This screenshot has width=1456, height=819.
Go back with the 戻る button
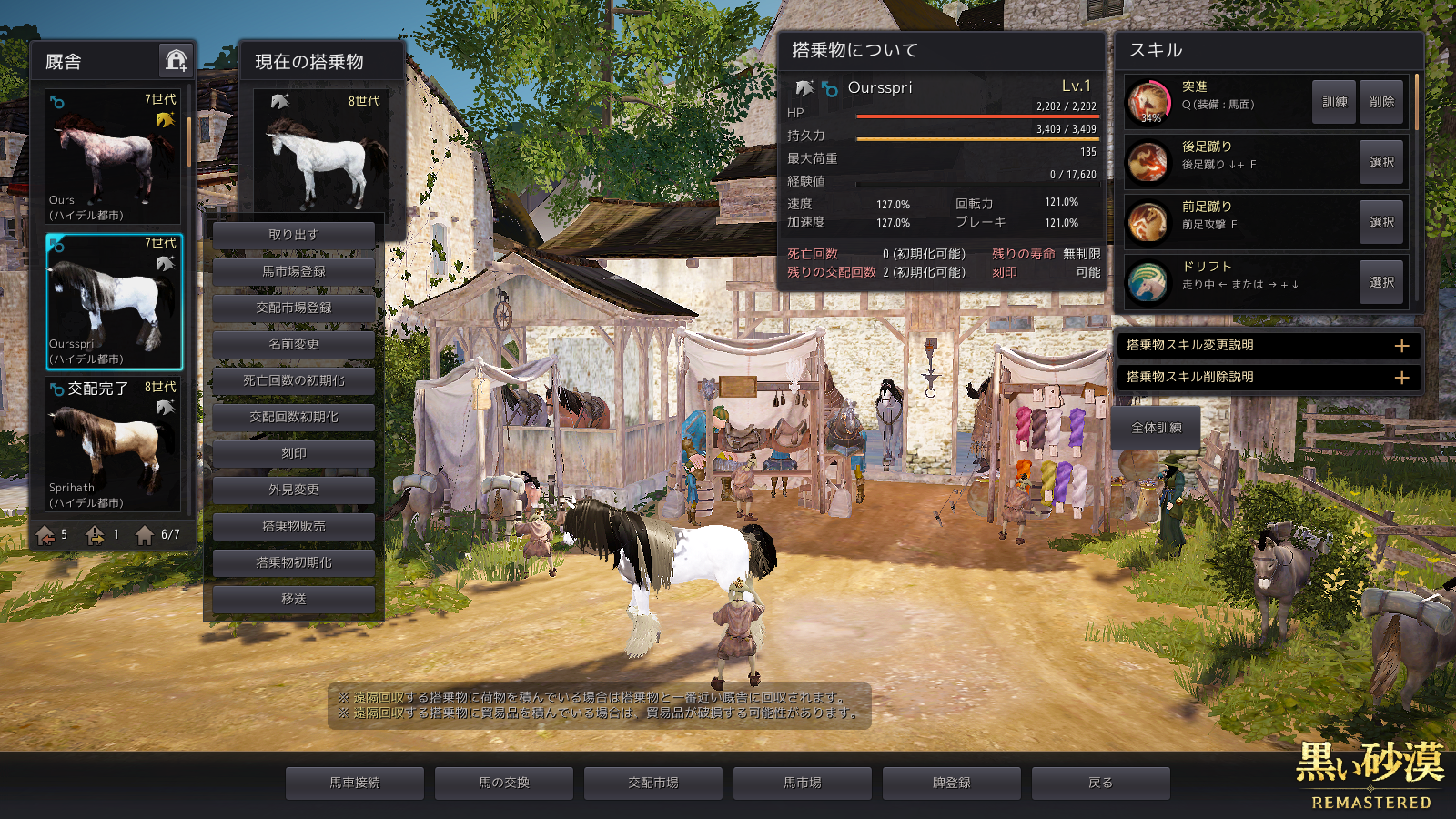[1101, 783]
